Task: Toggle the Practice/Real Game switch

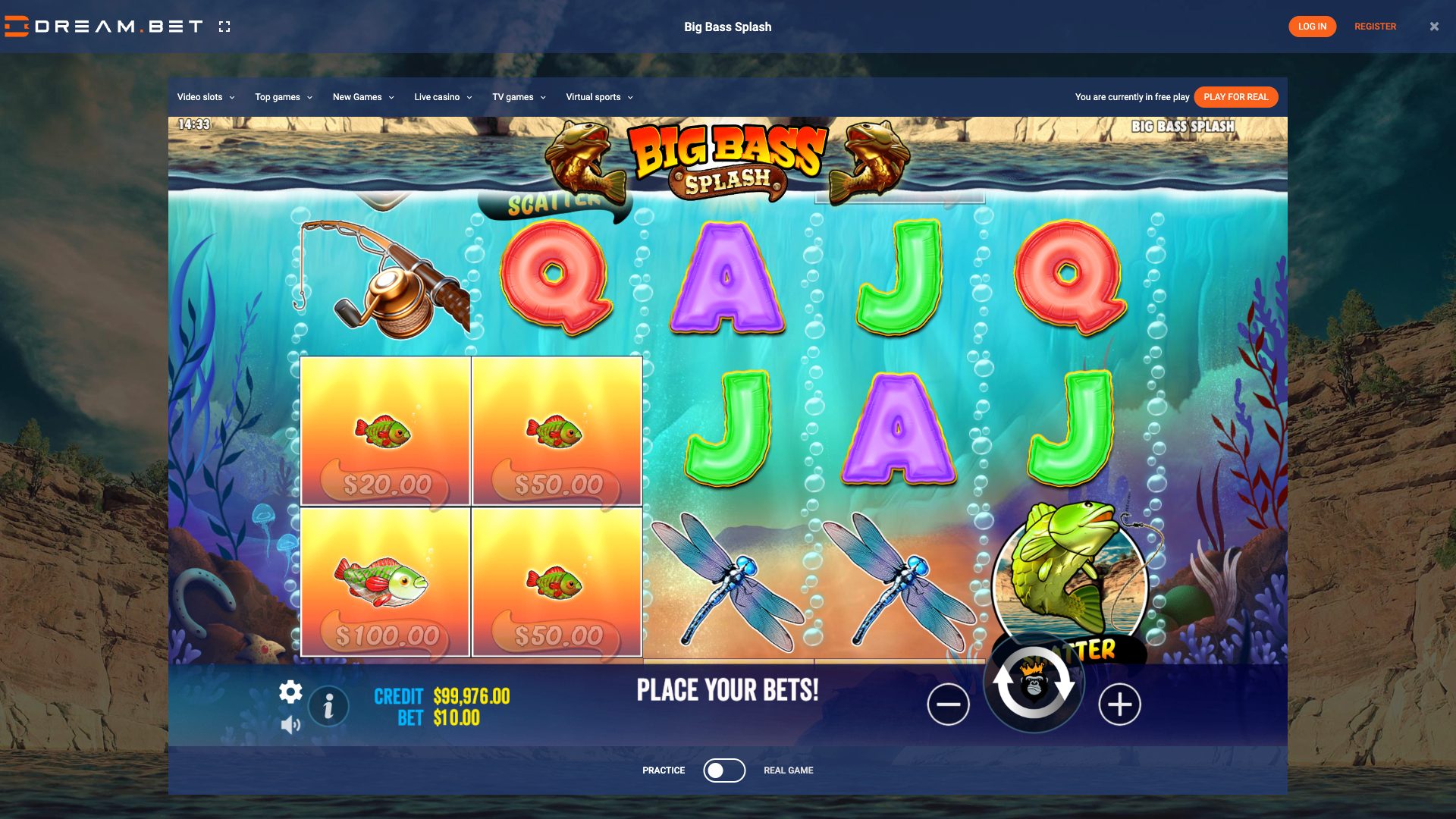Action: click(724, 770)
